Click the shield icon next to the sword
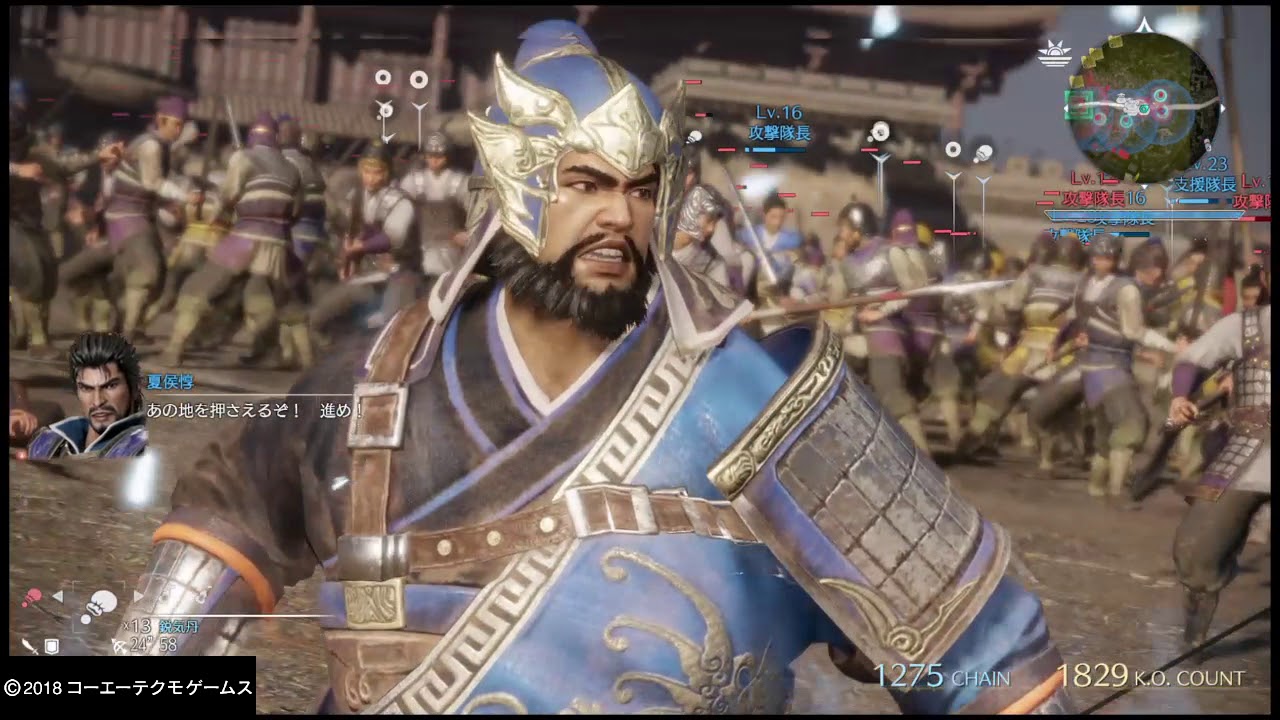The width and height of the screenshot is (1280, 720). coord(51,646)
